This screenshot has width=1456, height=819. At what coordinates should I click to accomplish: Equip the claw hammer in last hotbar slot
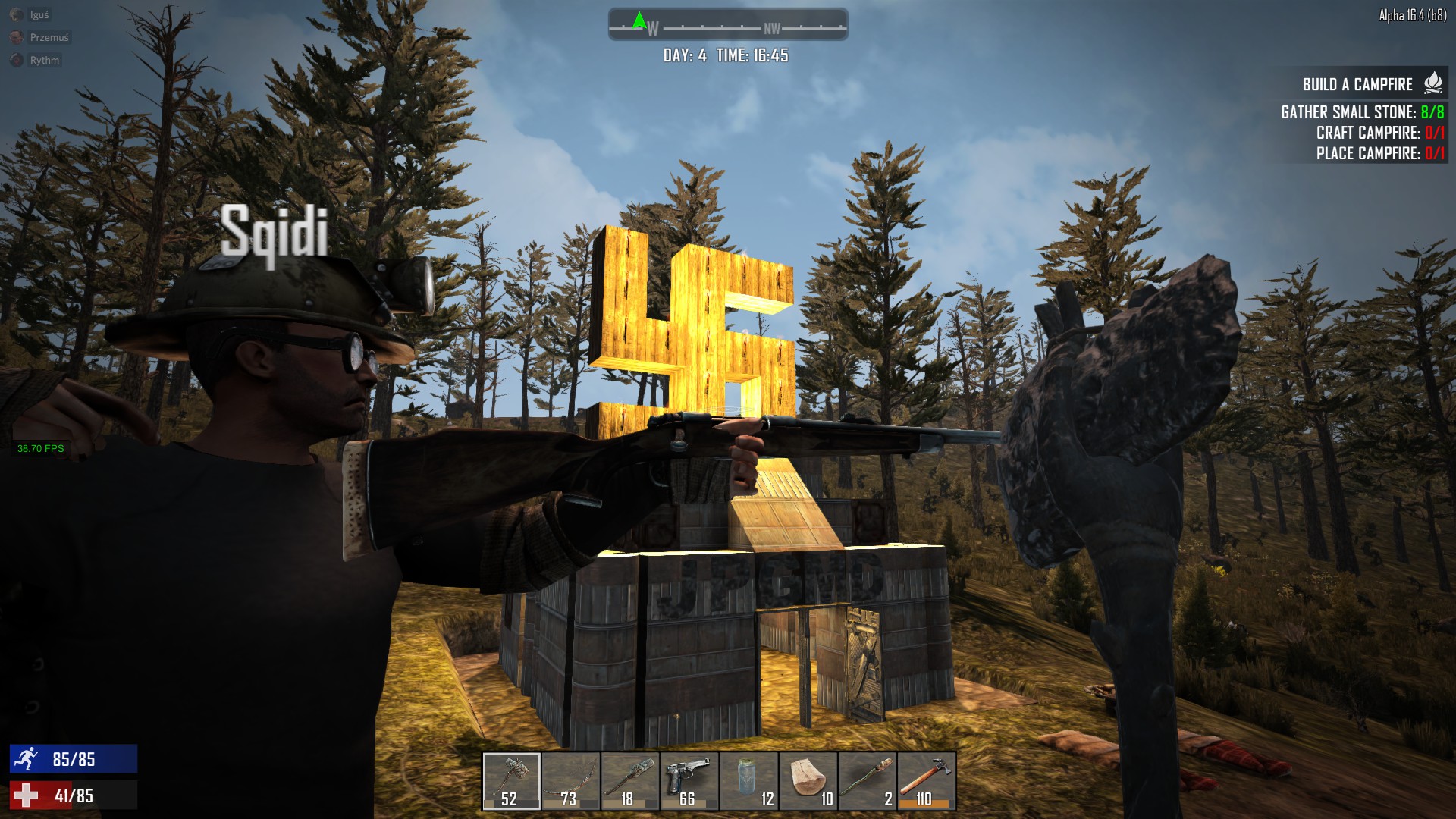[x=926, y=777]
